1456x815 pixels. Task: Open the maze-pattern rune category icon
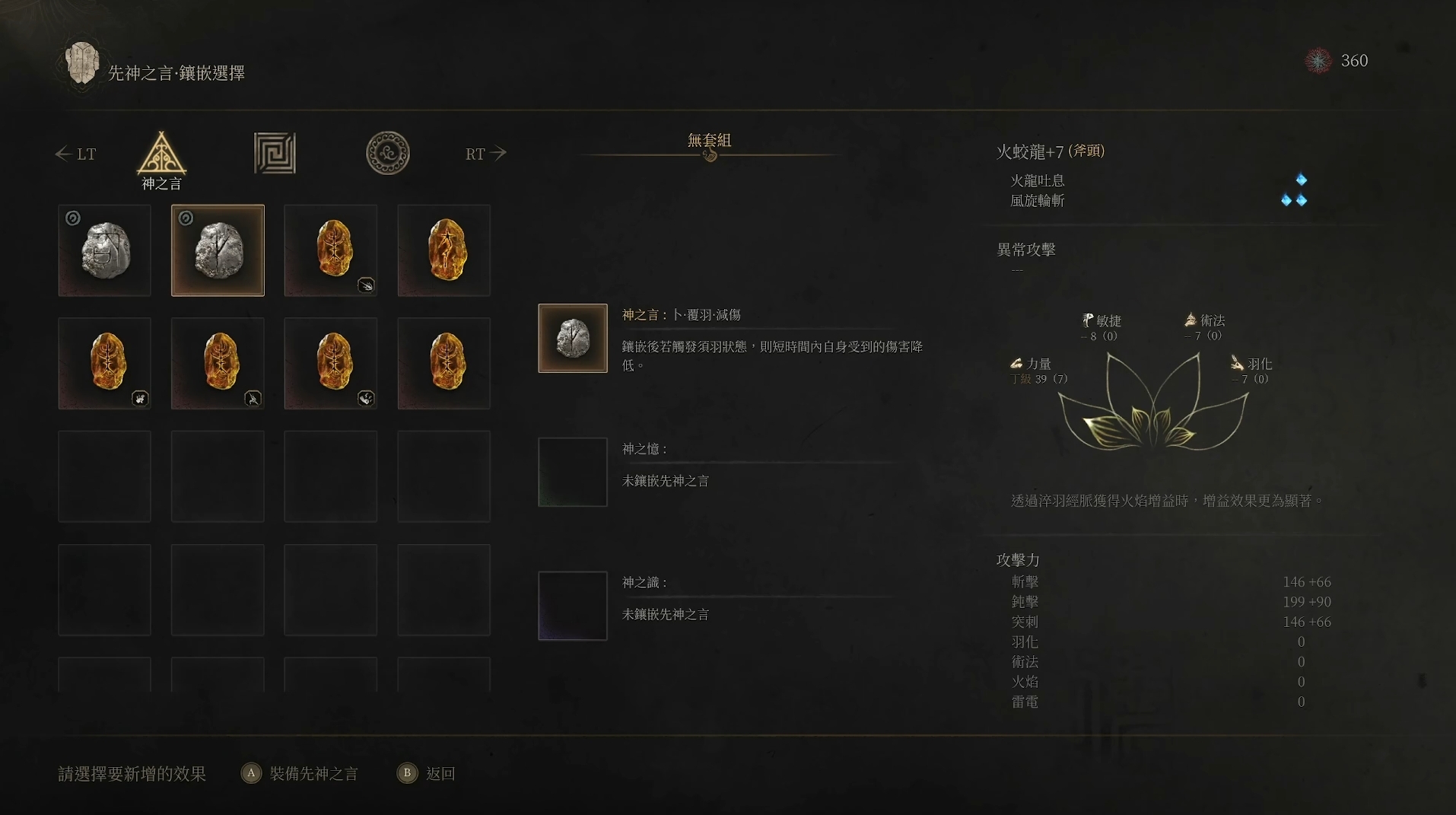point(274,152)
